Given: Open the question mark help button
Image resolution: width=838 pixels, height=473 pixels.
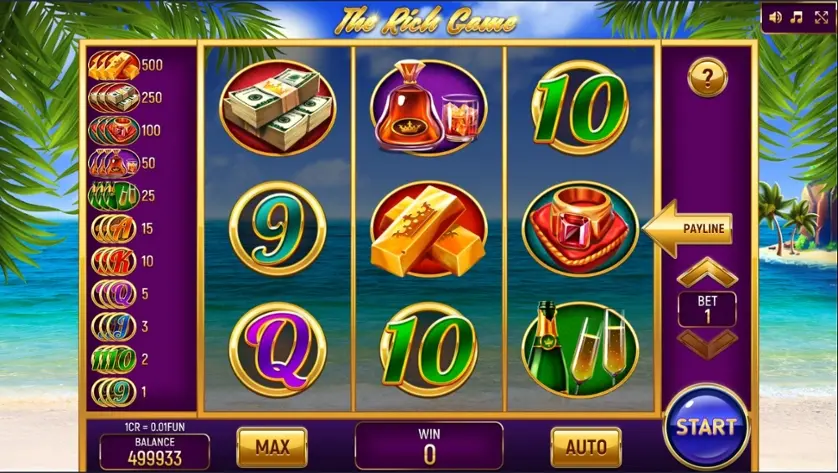Looking at the screenshot, I should (x=707, y=77).
